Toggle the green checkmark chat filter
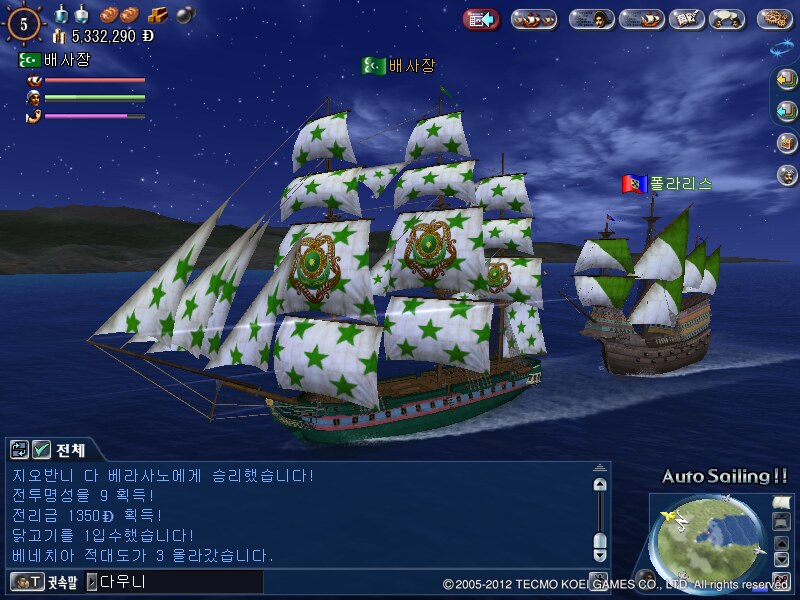The height and width of the screenshot is (600, 800). tap(41, 449)
